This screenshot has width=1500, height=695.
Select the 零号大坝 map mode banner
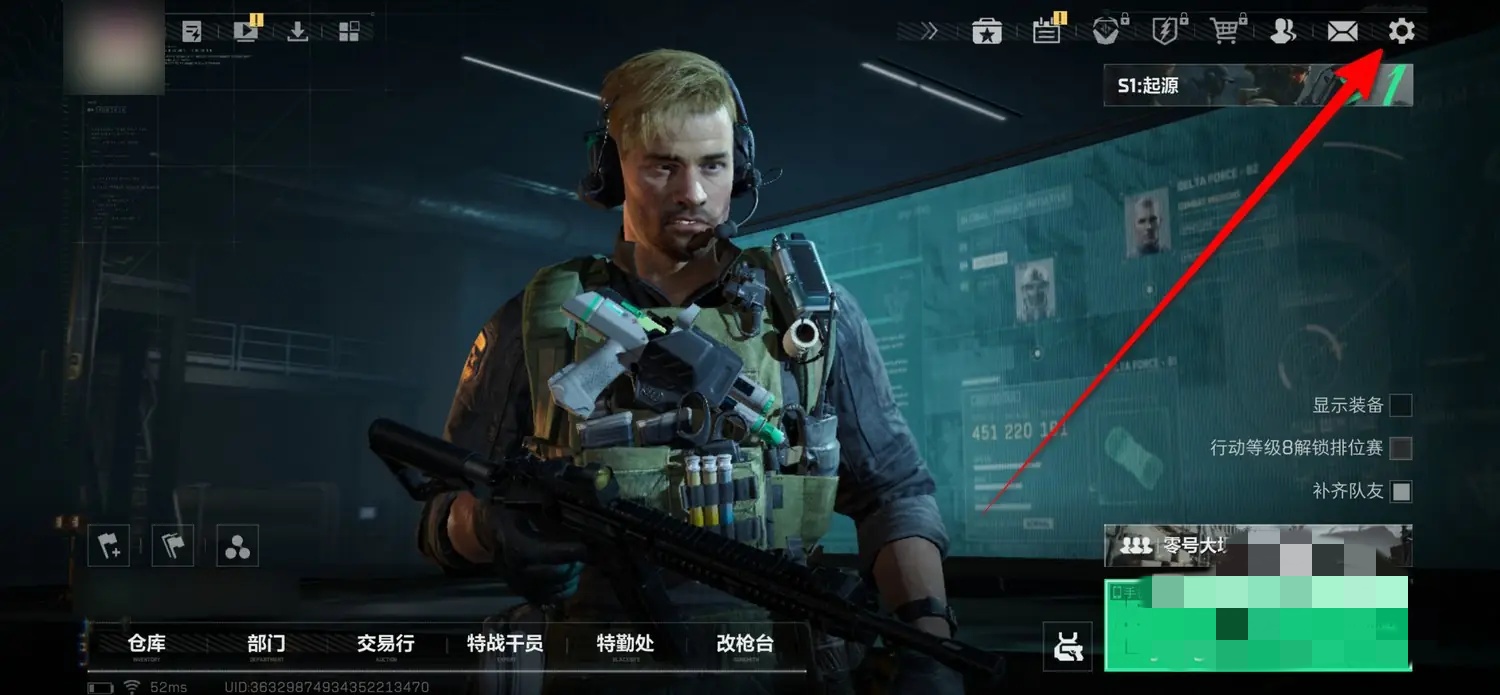1257,546
